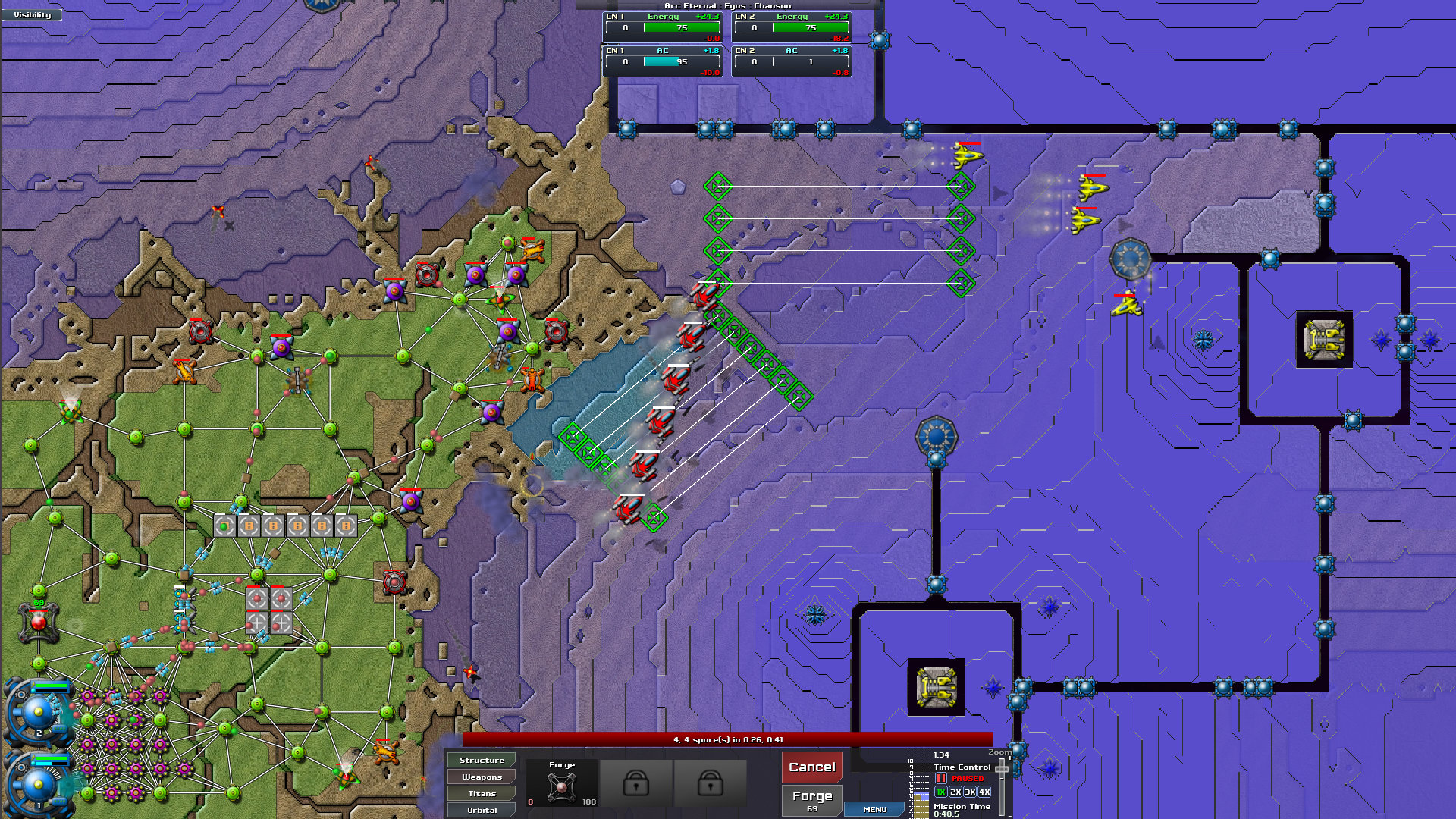Viewport: 1456px width, 819px height.
Task: Open the MENU
Action: 874,809
